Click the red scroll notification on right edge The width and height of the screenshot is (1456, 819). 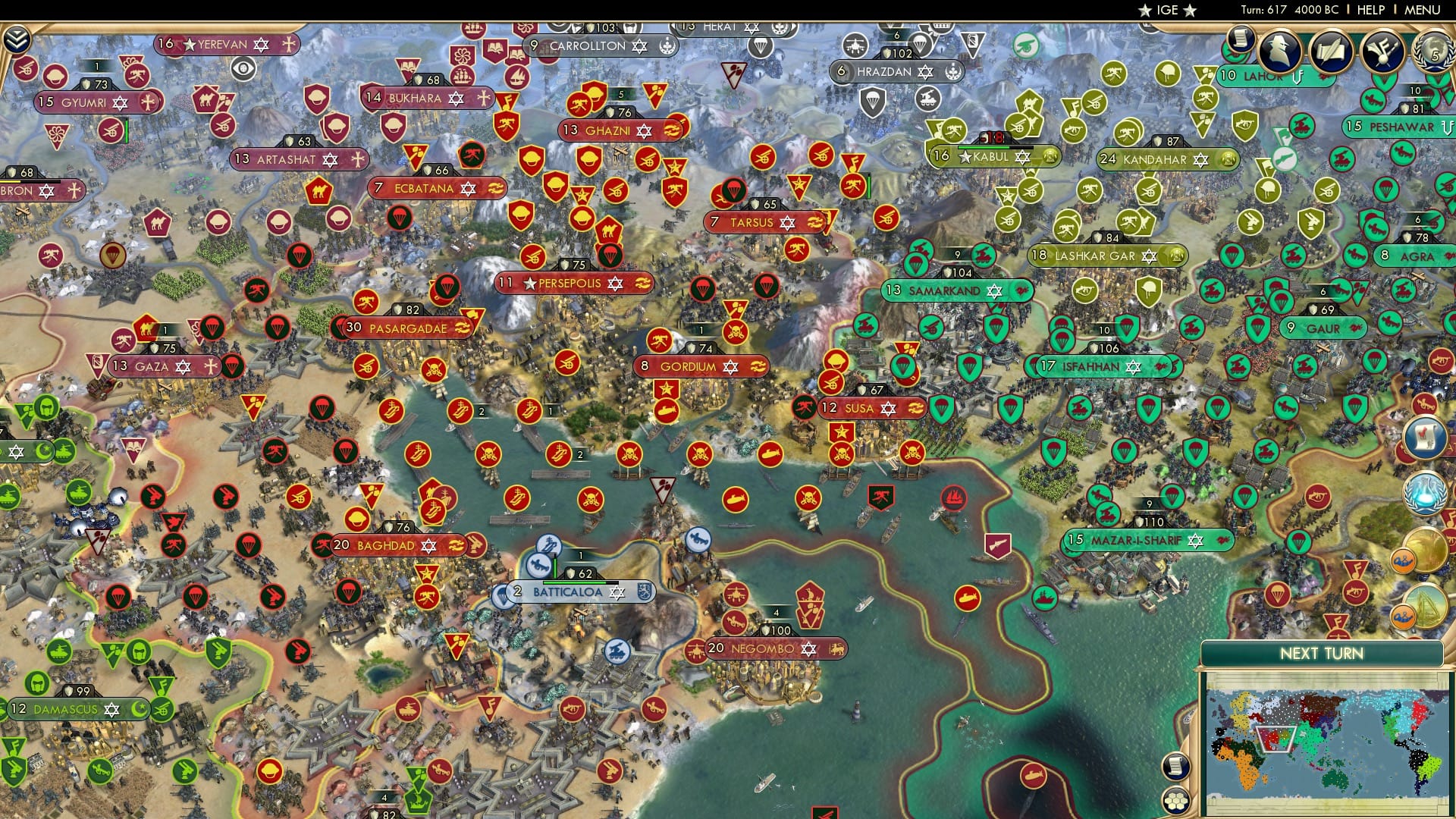coord(1423,438)
